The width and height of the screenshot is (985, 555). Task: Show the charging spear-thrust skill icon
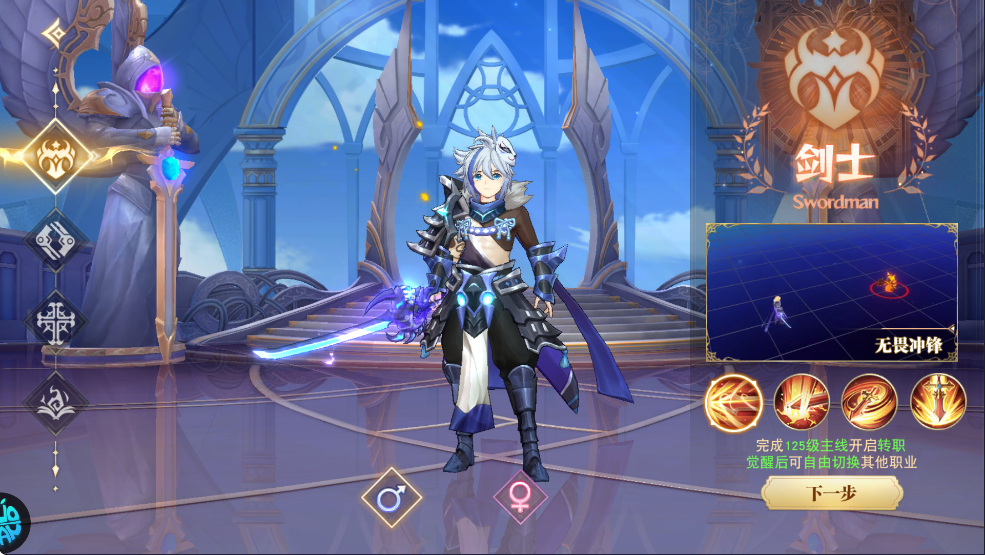[733, 402]
